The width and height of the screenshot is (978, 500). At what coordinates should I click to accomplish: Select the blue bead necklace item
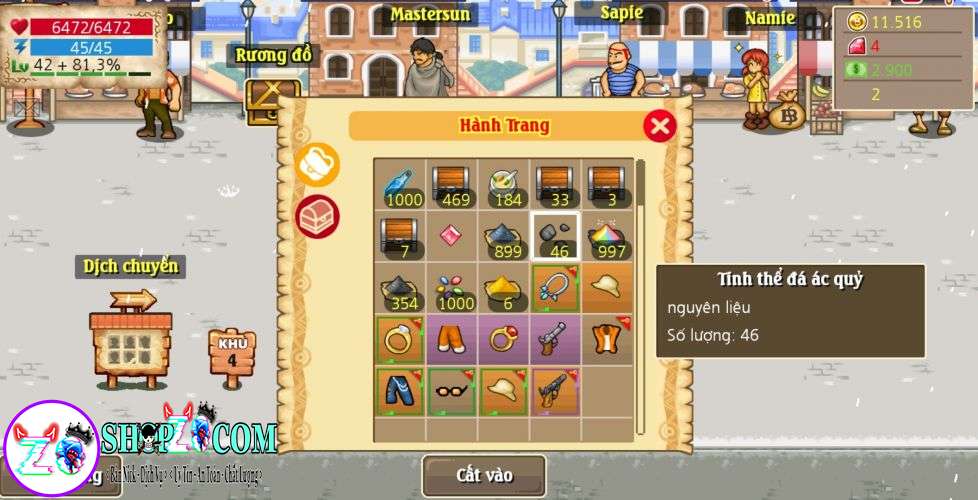tap(556, 289)
